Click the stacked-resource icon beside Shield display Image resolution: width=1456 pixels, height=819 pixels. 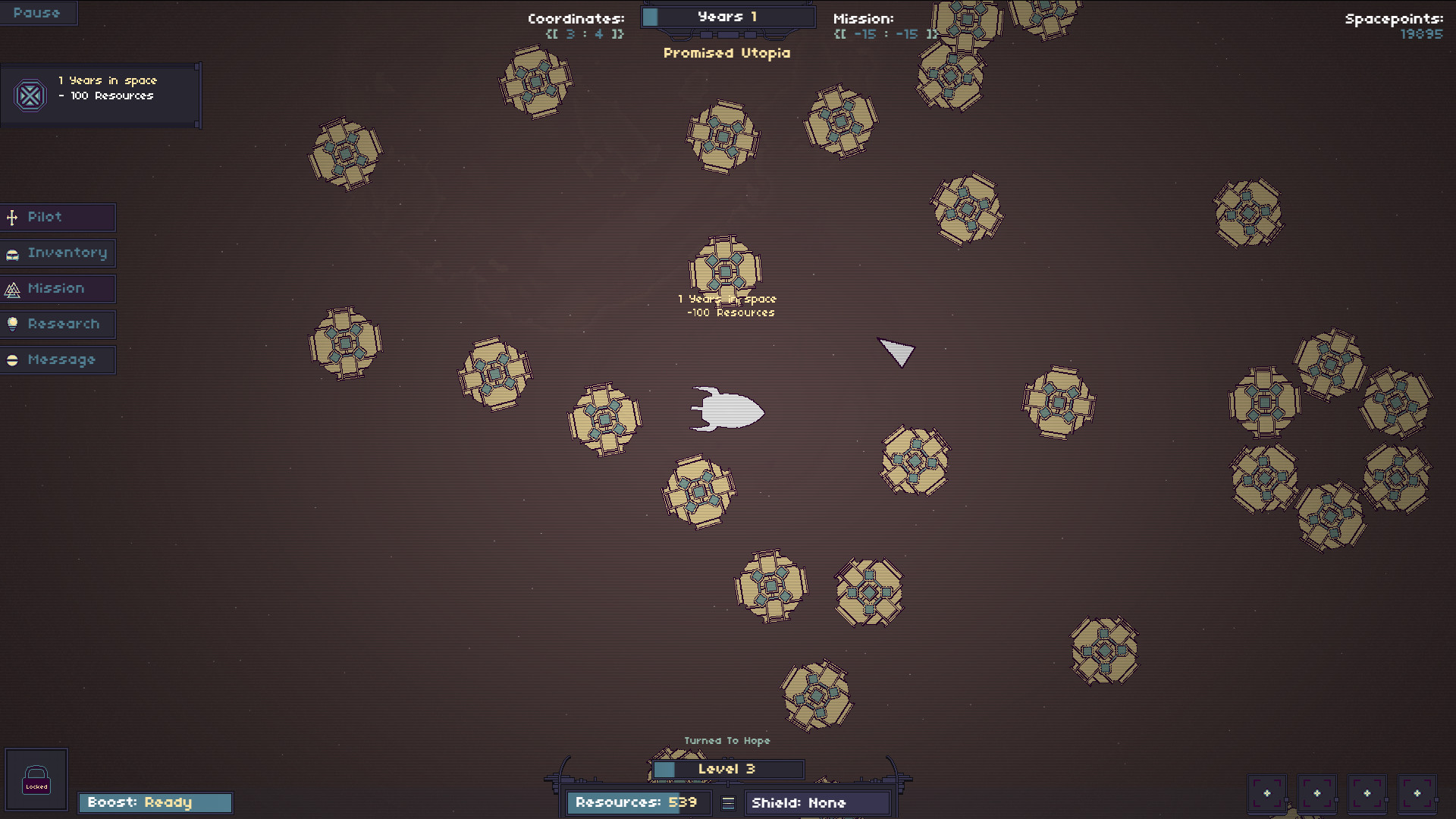(726, 803)
